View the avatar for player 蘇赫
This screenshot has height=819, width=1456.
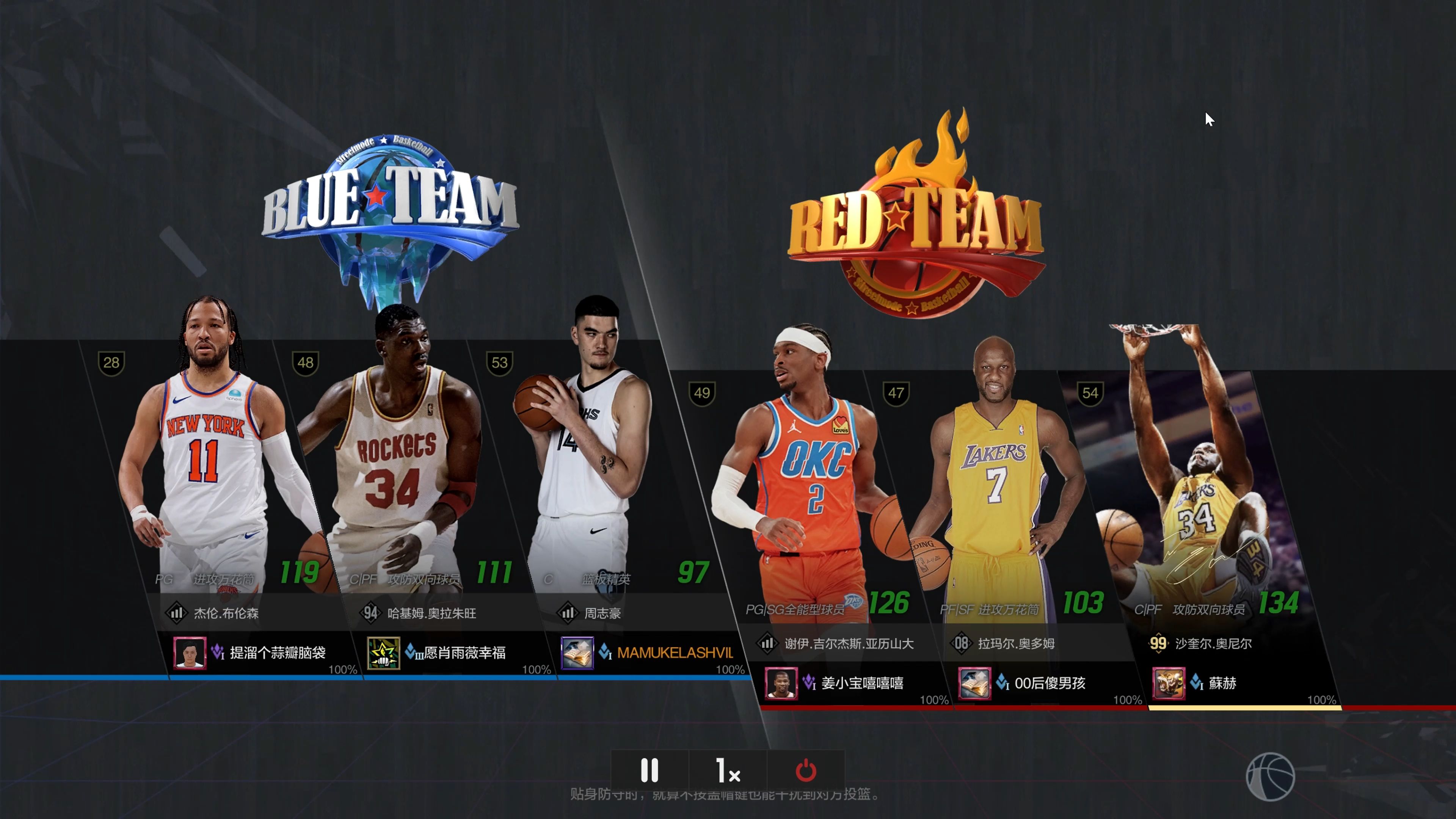coord(1168,683)
